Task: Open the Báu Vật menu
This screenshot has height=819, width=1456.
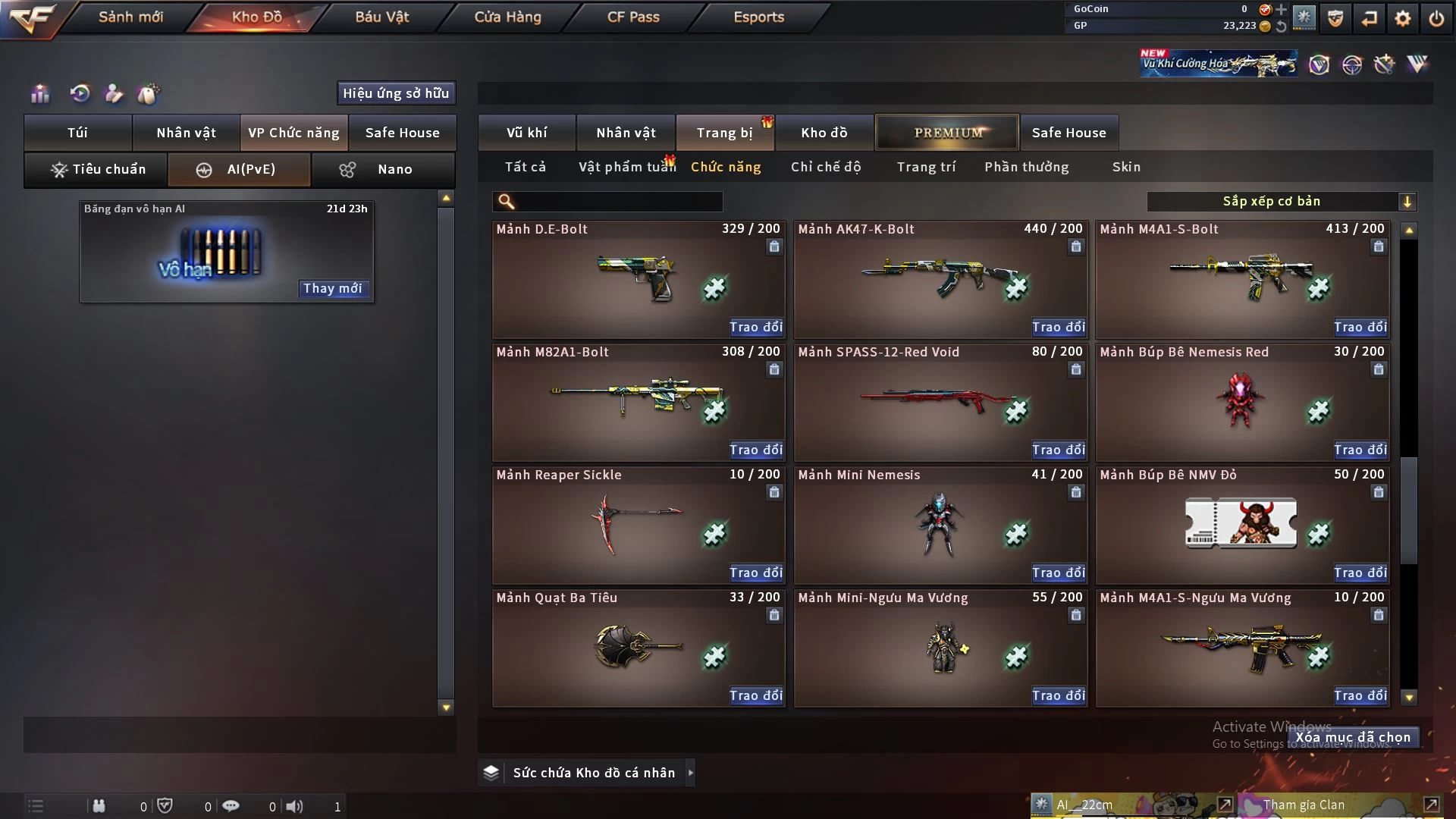Action: tap(381, 17)
